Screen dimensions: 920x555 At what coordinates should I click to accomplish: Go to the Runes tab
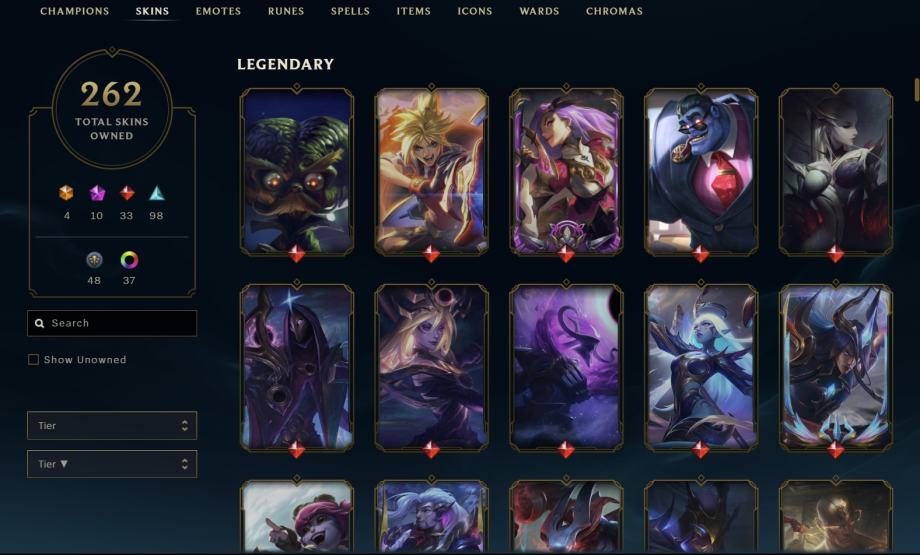coord(286,12)
